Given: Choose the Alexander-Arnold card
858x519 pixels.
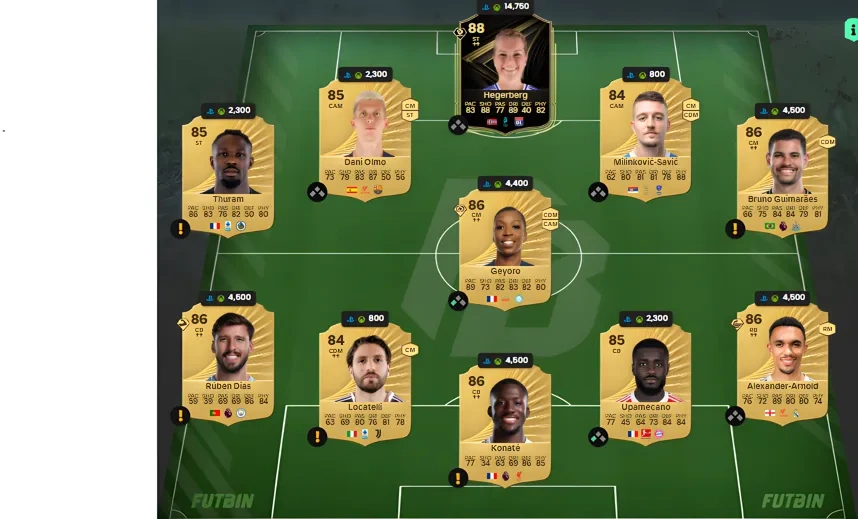Looking at the screenshot, I should [782, 362].
